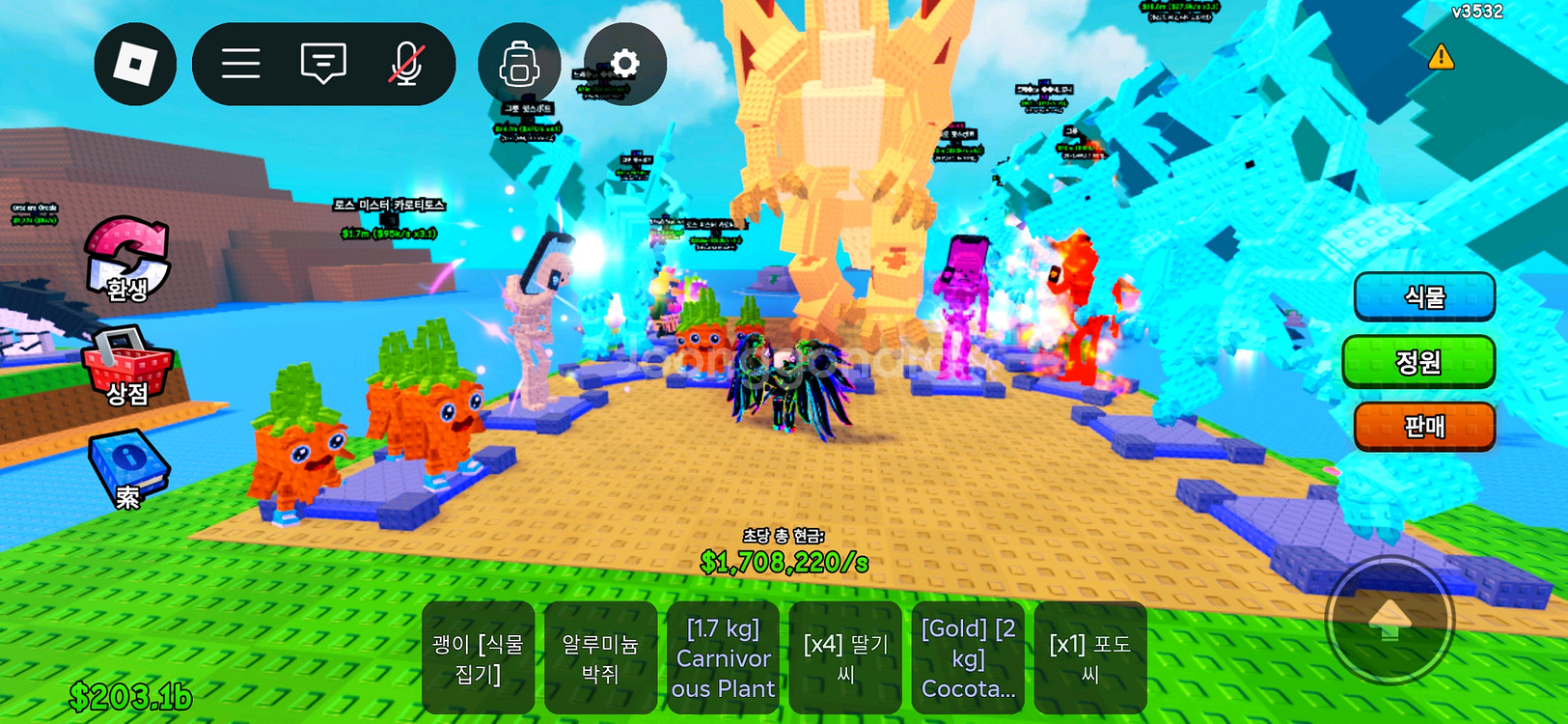Open the hamburger list menu
Screen dimensions: 1568x724
click(241, 65)
